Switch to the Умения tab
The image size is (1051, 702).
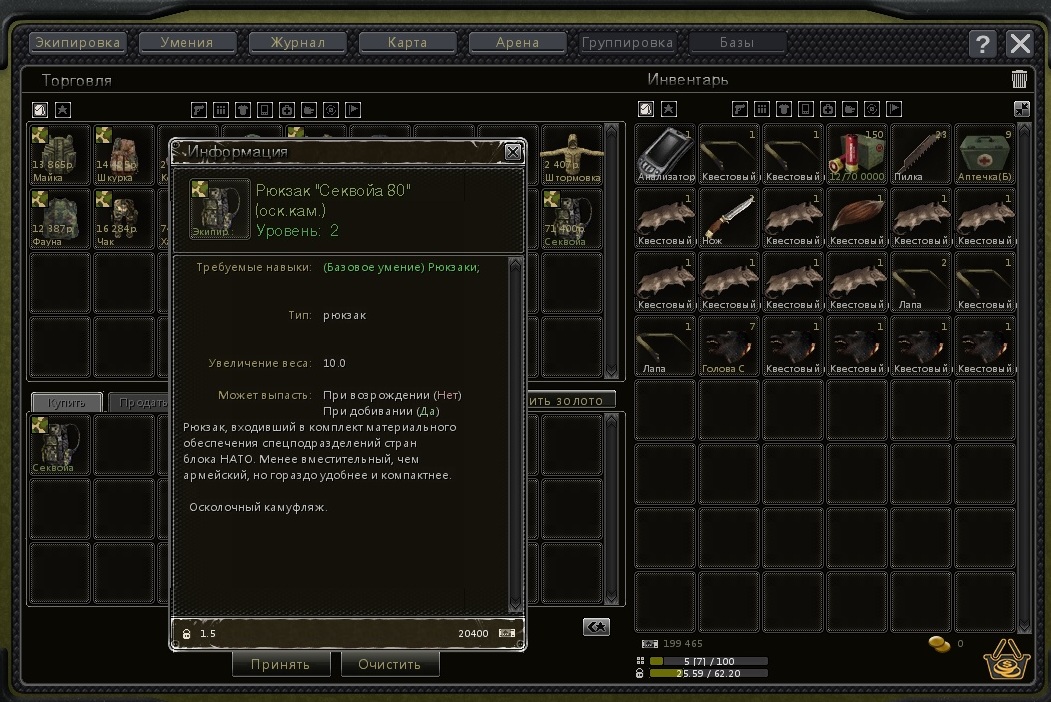(189, 43)
